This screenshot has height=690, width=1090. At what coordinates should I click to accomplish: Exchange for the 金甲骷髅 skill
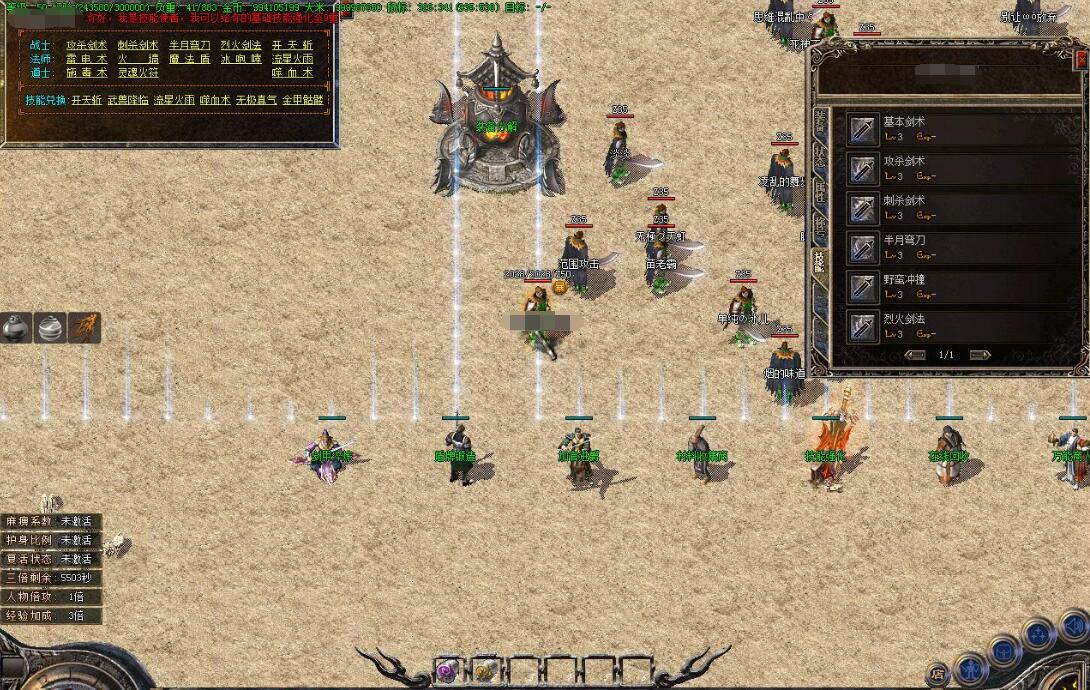point(304,100)
